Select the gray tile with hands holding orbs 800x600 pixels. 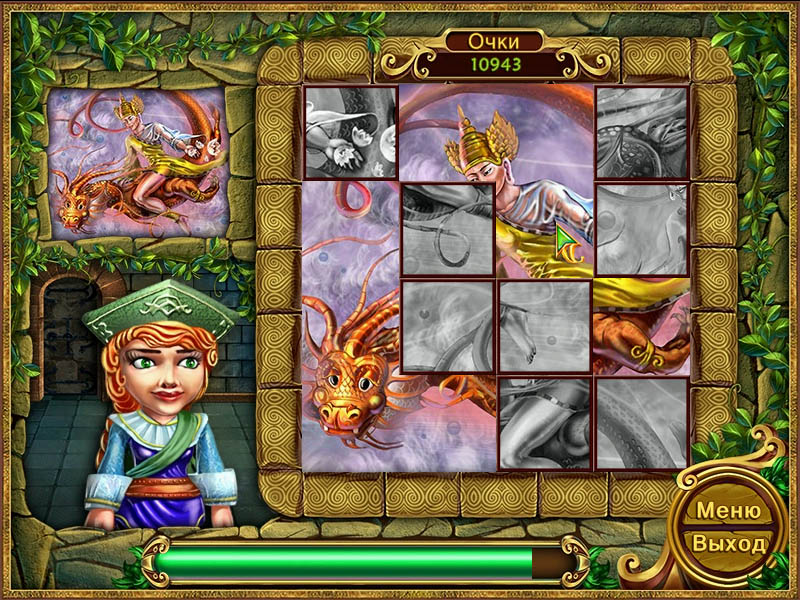(x=350, y=132)
